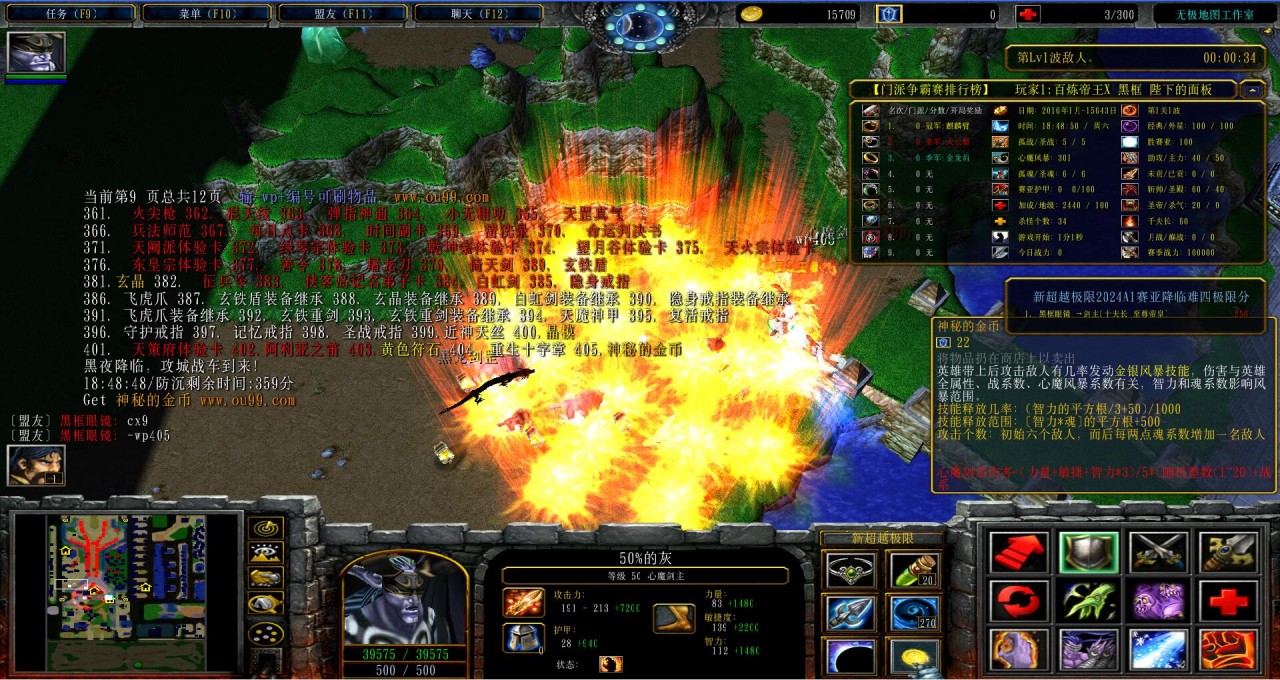The width and height of the screenshot is (1280, 680).
Task: Open the 任务 (F9) quests menu
Action: 70,13
